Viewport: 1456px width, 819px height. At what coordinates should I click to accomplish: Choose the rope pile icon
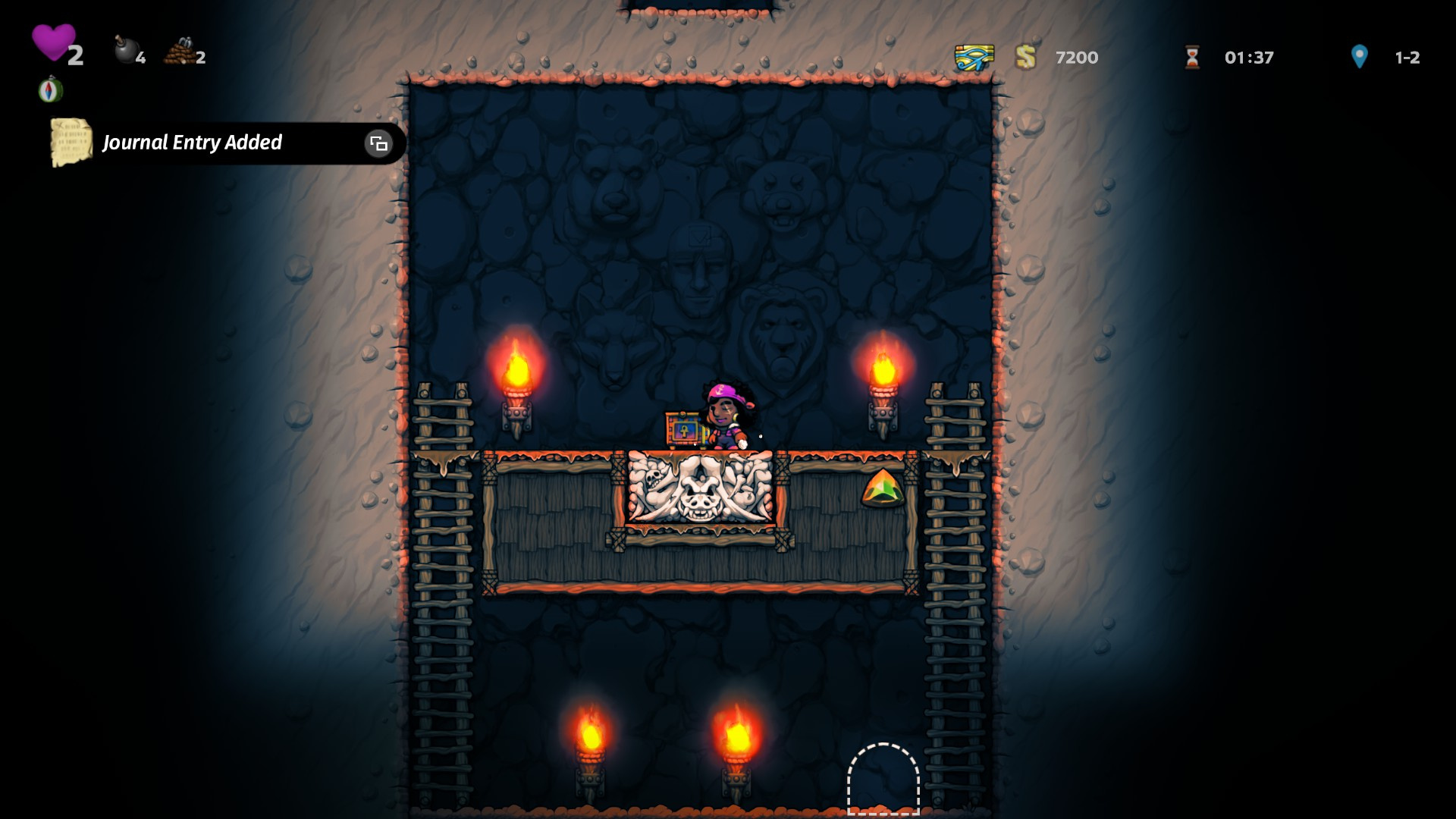click(179, 52)
